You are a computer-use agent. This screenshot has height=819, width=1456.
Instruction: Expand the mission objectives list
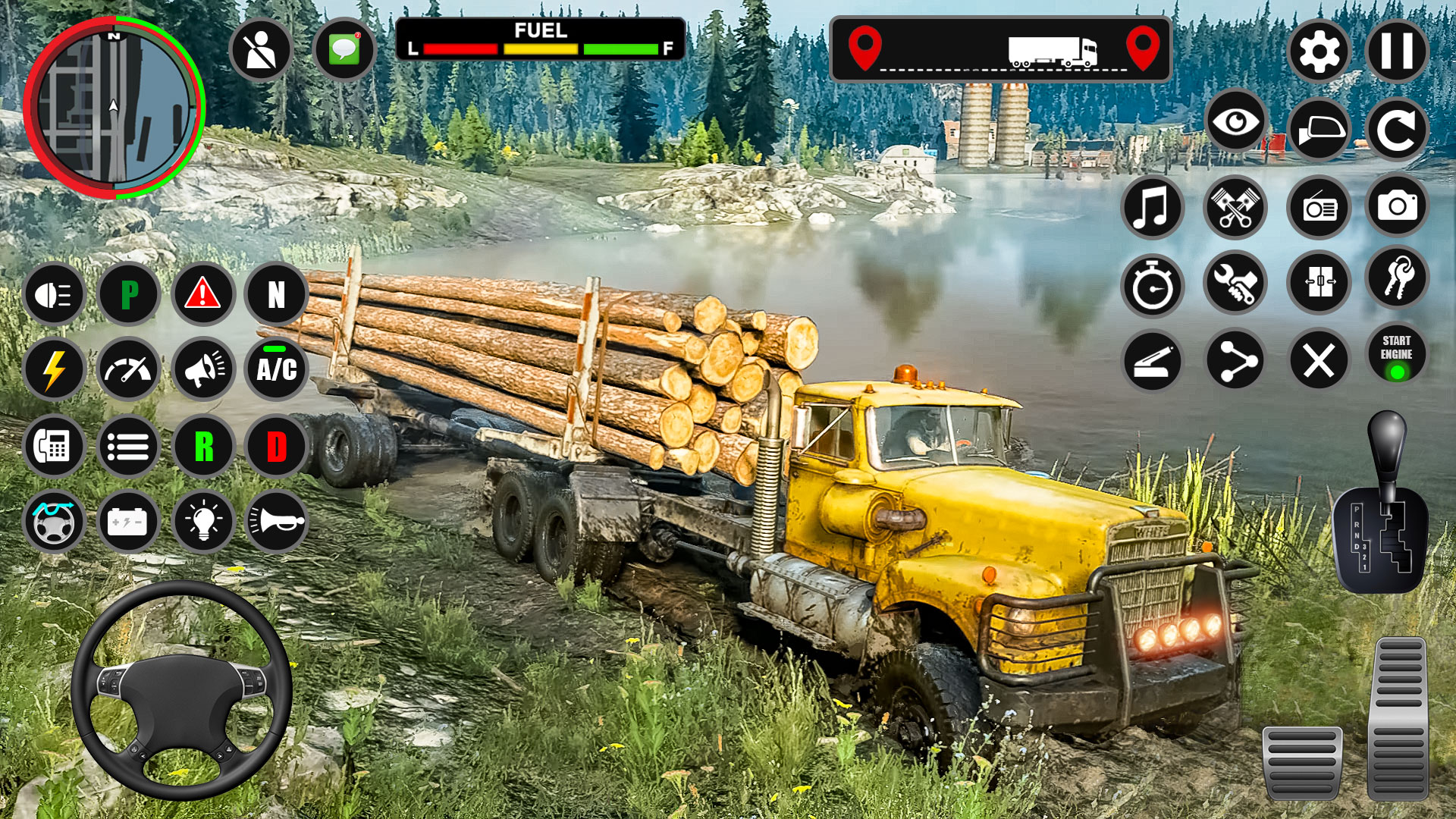[129, 446]
